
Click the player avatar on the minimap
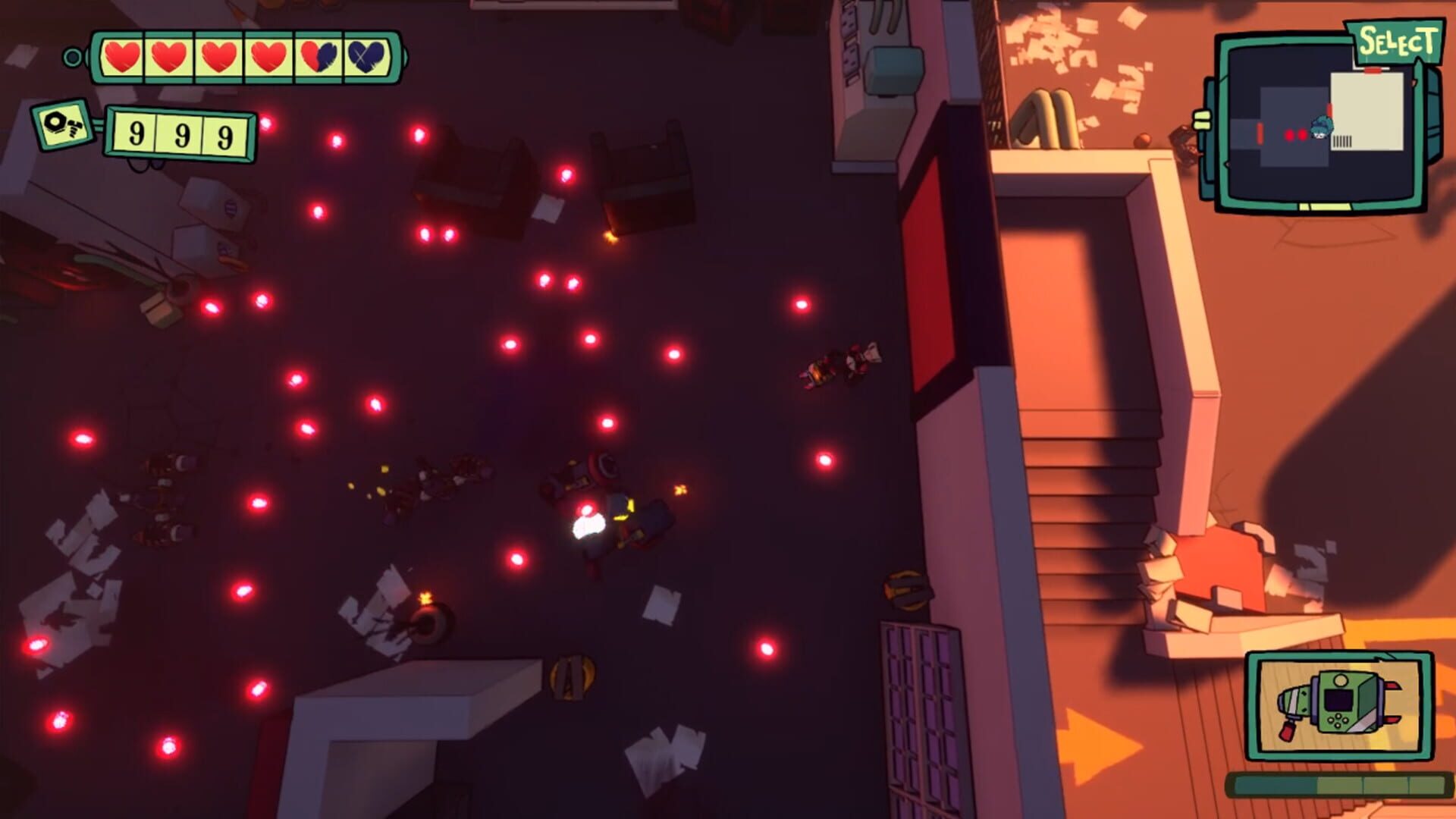1323,127
